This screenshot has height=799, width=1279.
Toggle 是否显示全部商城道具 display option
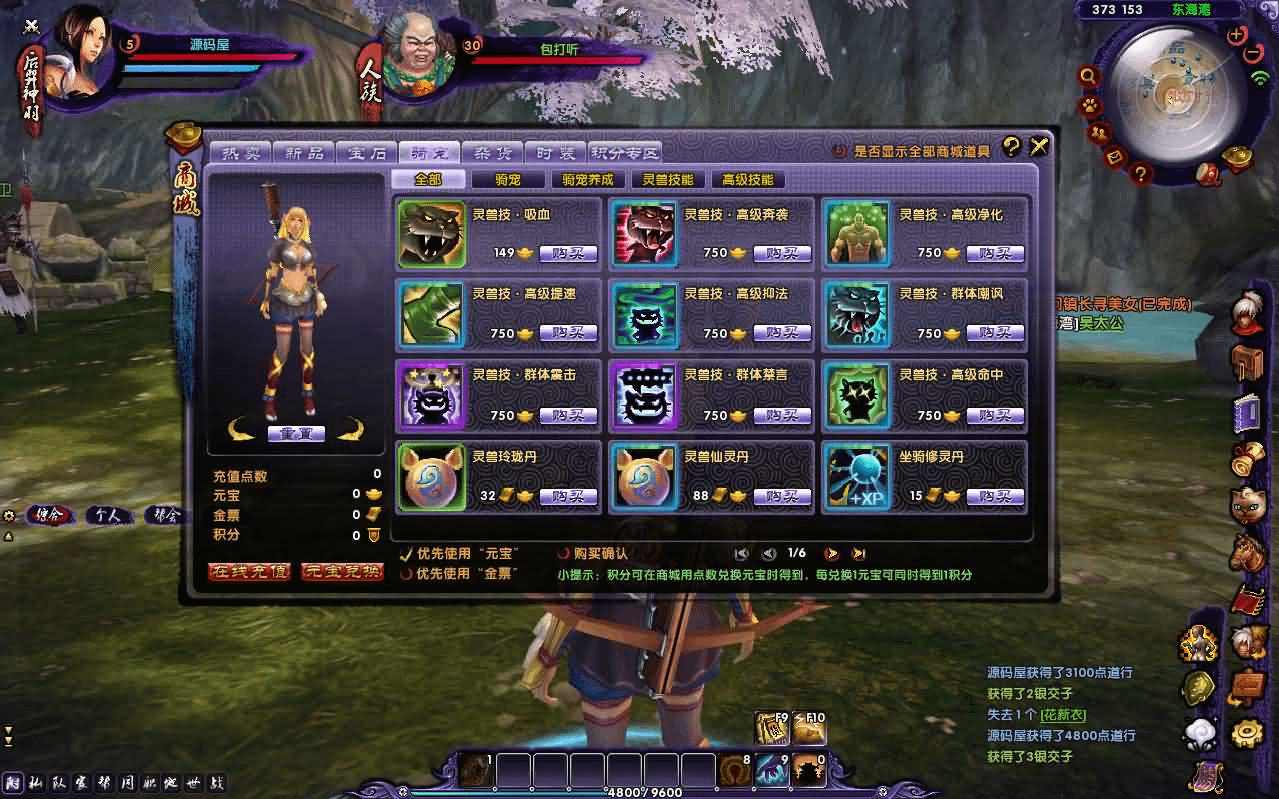click(x=840, y=152)
